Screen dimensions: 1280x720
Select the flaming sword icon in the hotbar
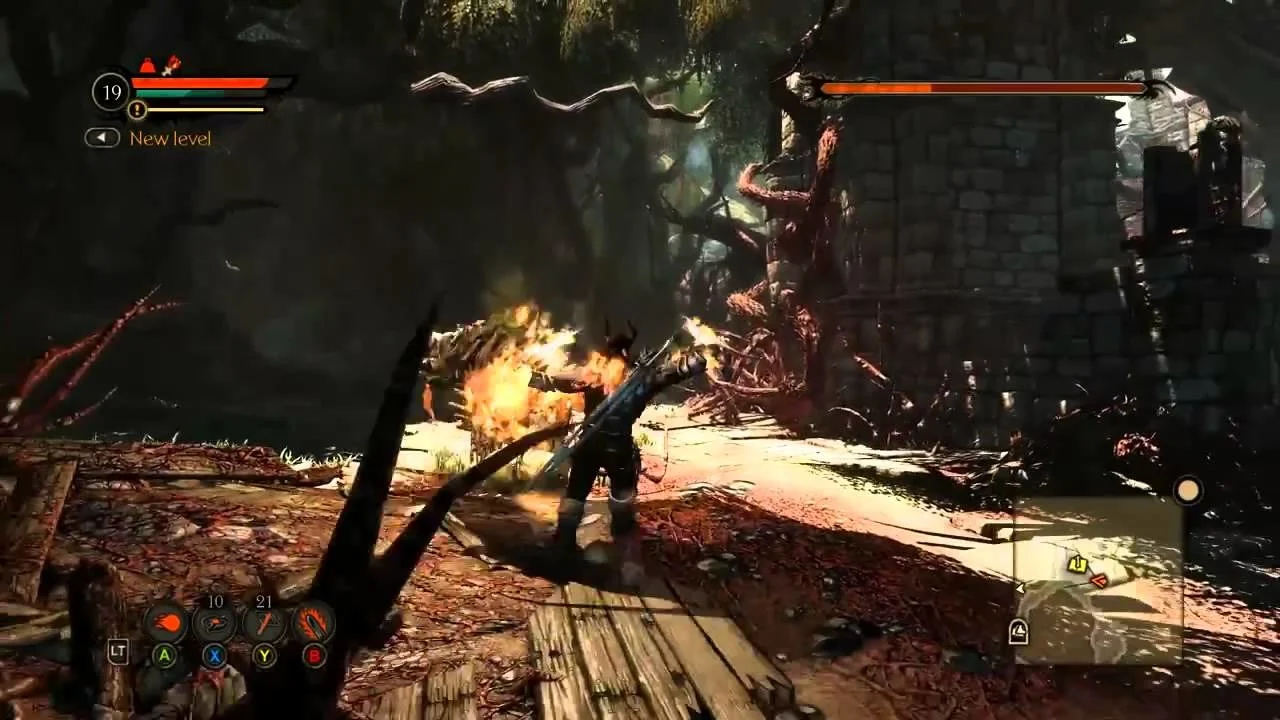click(314, 623)
